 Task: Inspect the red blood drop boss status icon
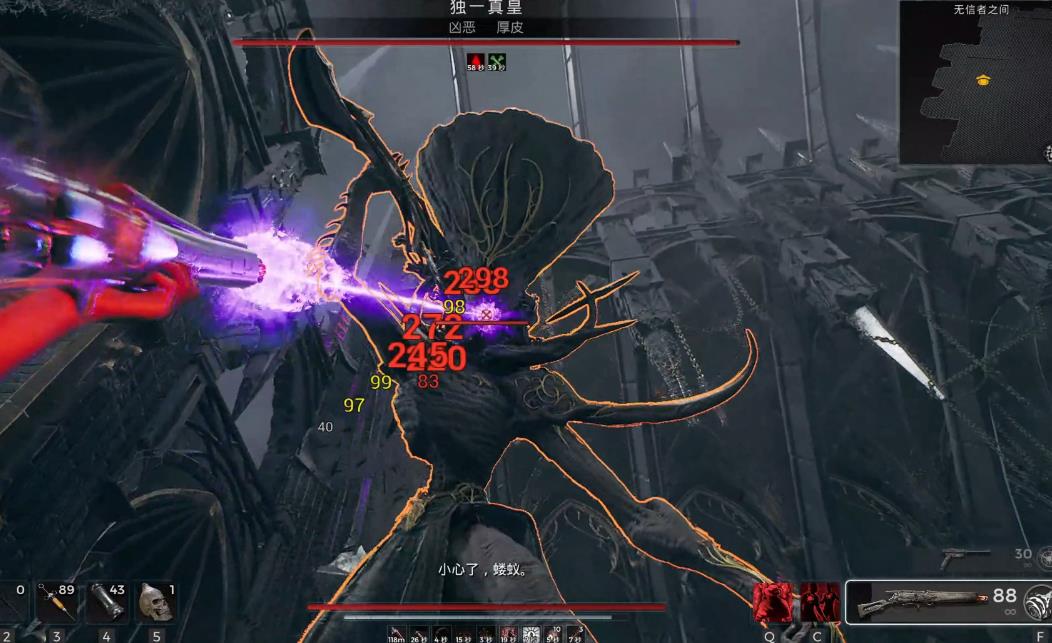coord(476,59)
